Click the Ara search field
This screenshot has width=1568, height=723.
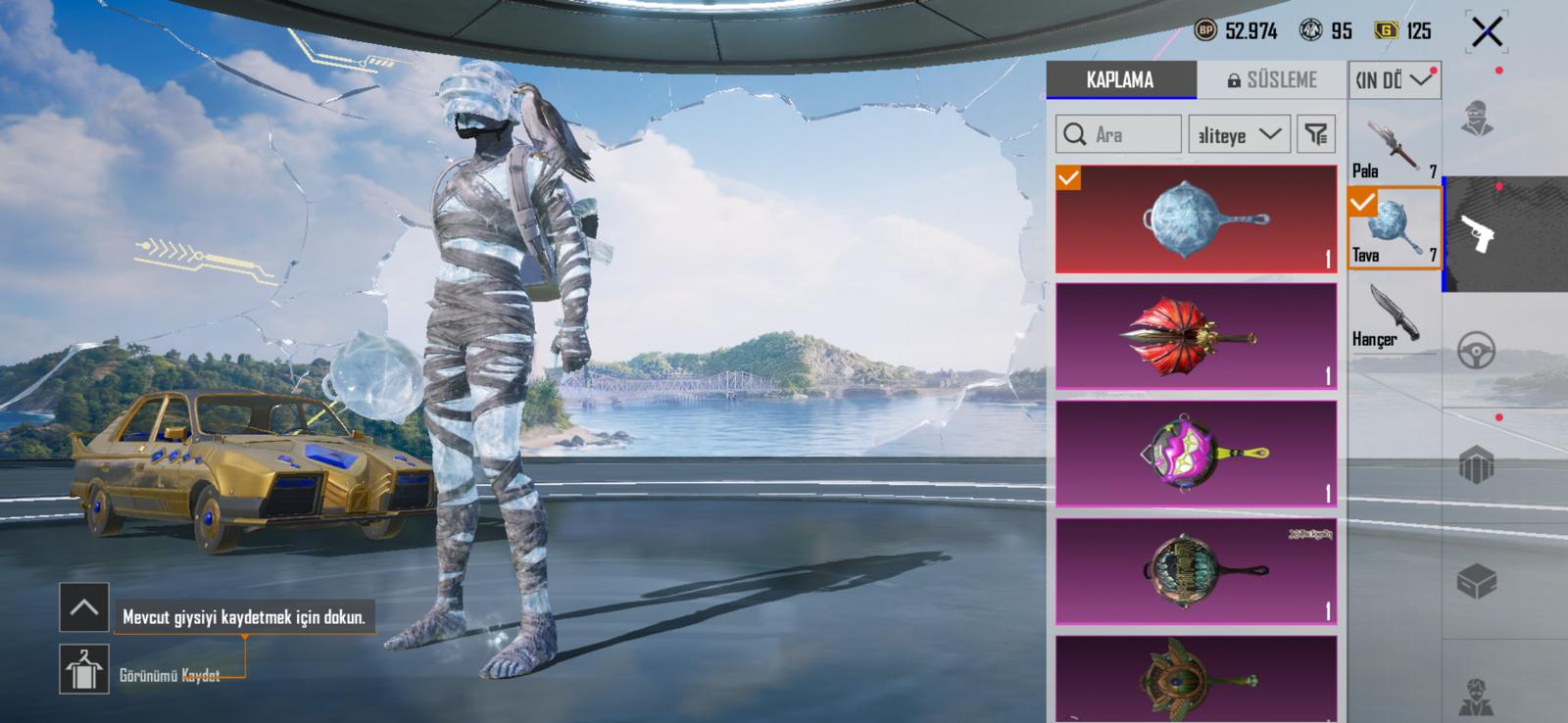[1118, 134]
